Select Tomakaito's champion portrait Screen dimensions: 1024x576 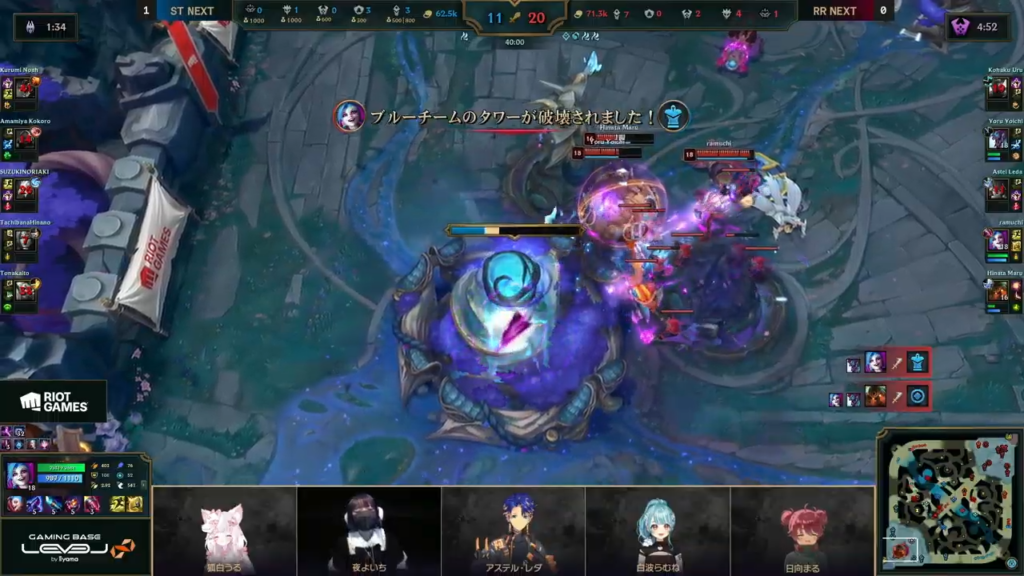(x=25, y=290)
